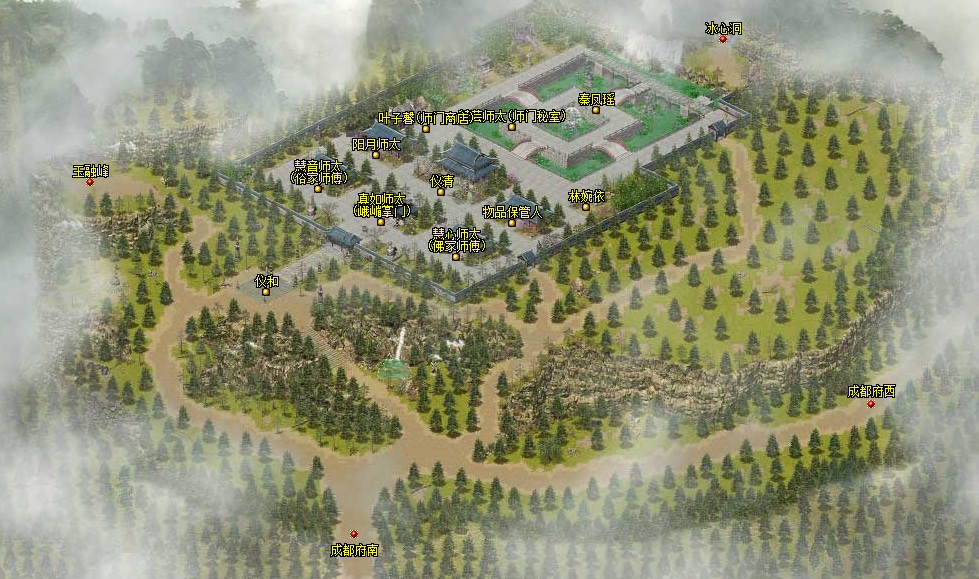Click the 阳月师太 NPC marker
The image size is (979, 579).
point(375,156)
